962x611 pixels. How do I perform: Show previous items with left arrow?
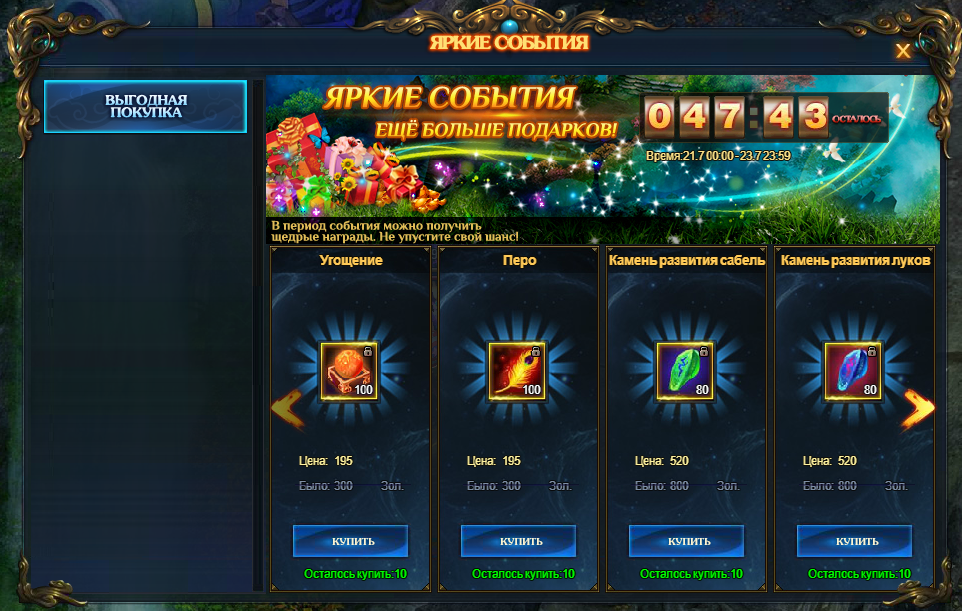pos(287,407)
